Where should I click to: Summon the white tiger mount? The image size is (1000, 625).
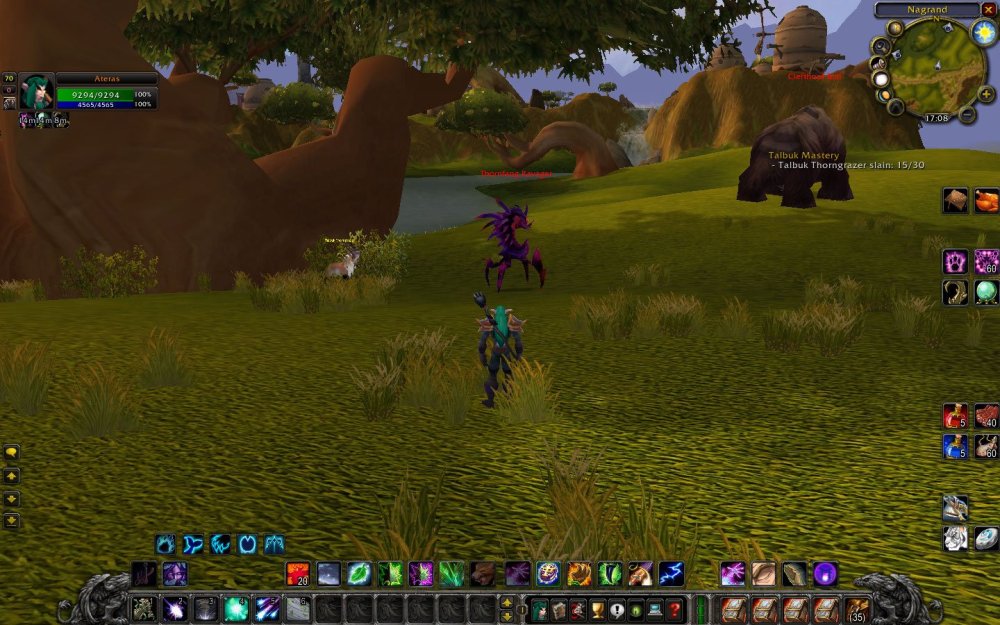point(955,538)
